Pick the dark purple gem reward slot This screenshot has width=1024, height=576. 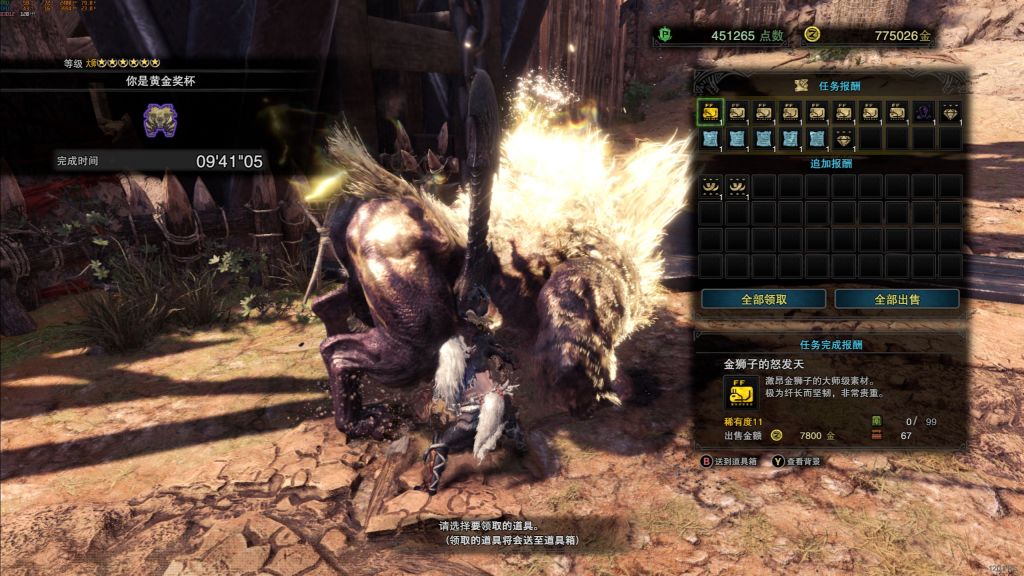pos(924,113)
